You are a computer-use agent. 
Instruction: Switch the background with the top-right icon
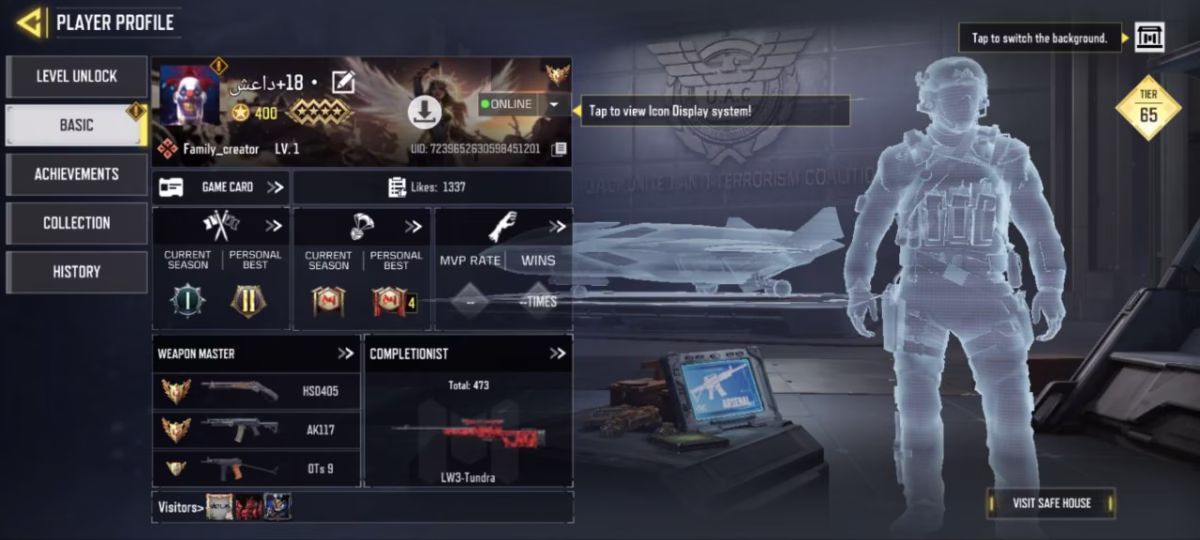pos(1149,38)
